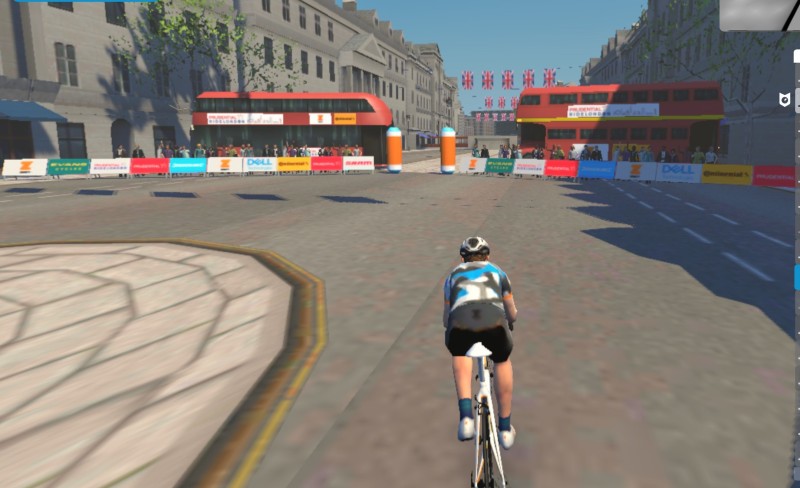Select the white shield badge icon
The height and width of the screenshot is (488, 800).
click(785, 100)
